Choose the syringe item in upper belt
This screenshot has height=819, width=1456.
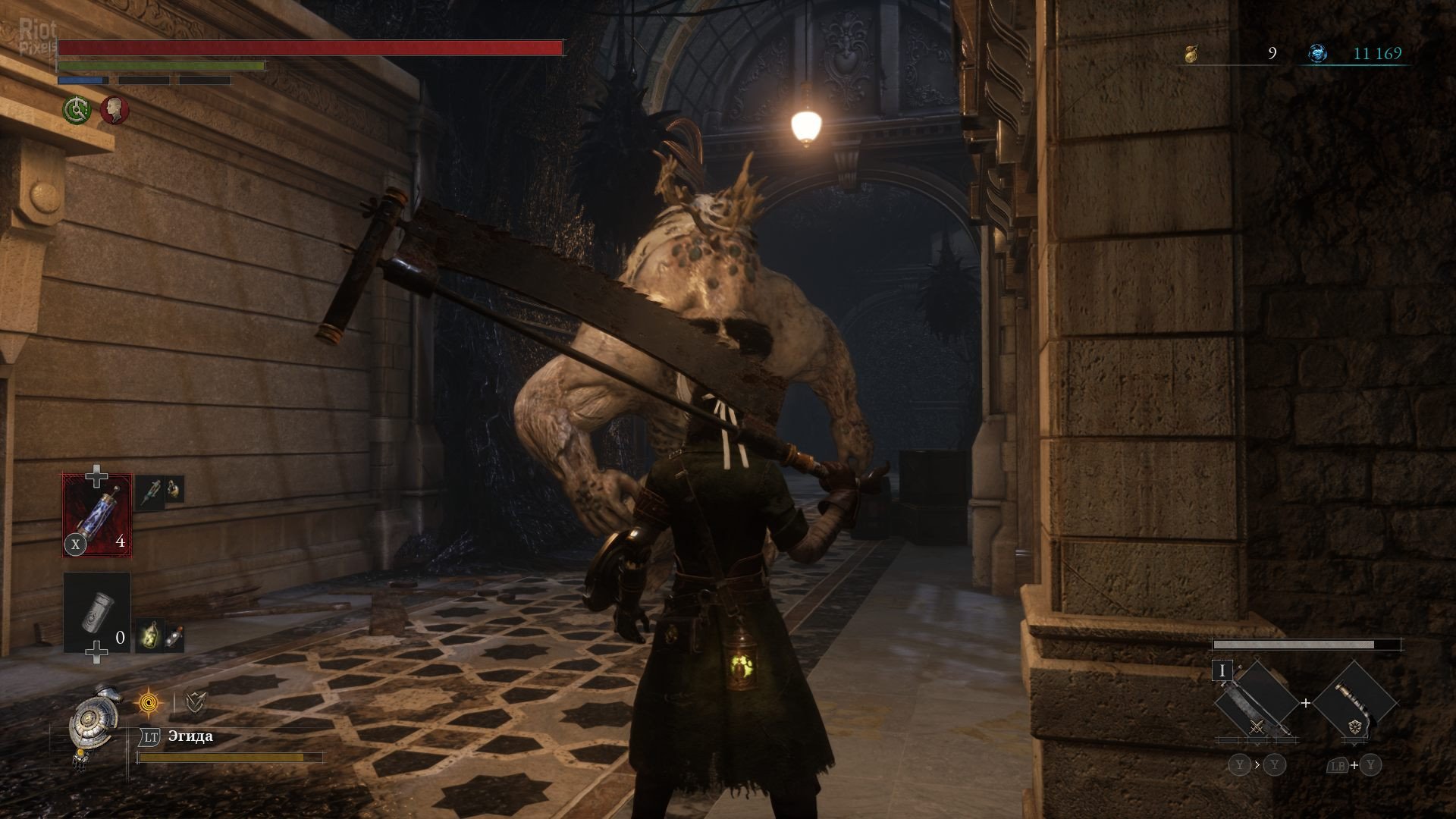coord(149,491)
